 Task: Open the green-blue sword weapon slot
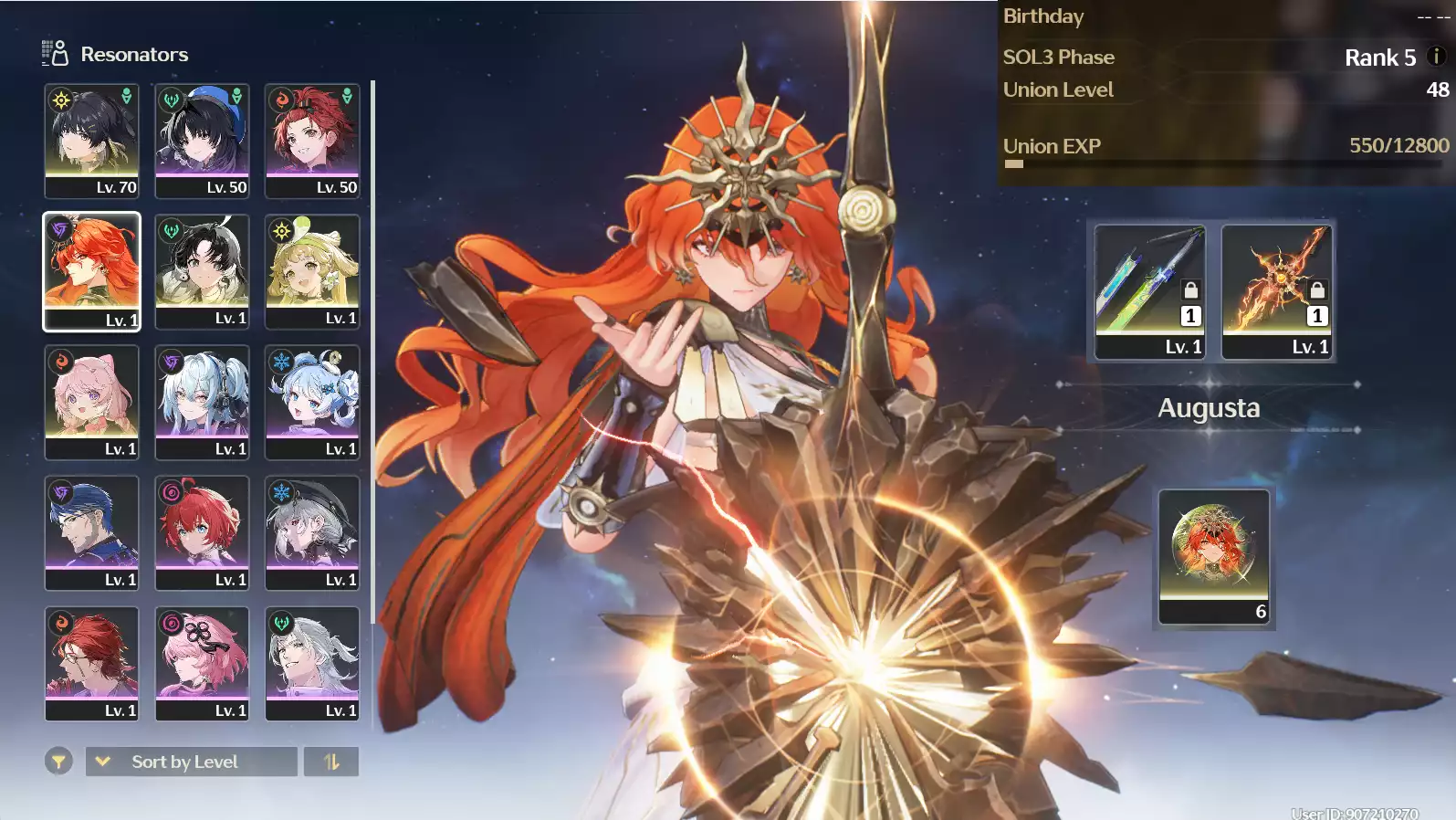[x=1150, y=291]
